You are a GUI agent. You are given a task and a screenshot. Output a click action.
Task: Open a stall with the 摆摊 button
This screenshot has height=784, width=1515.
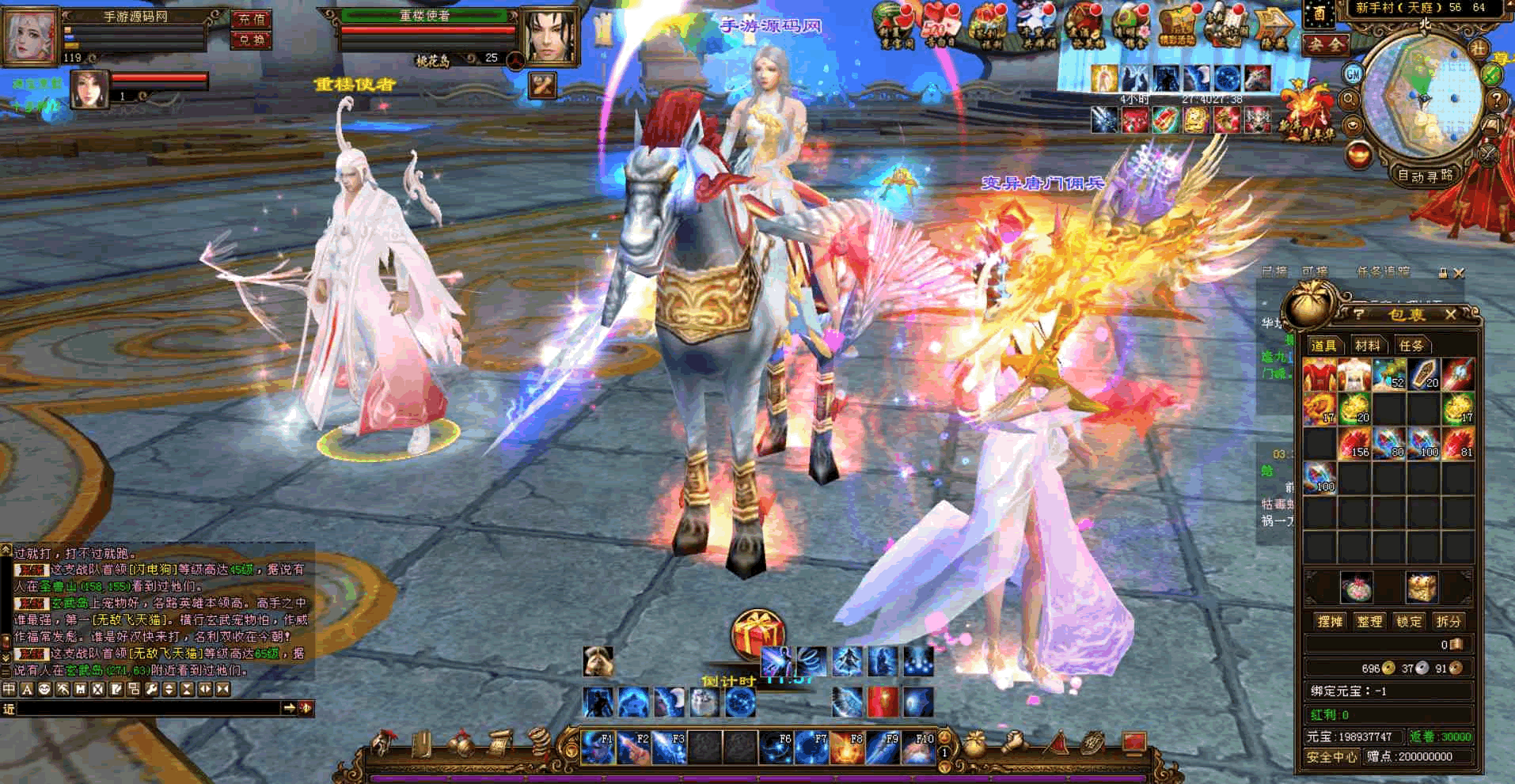click(x=1330, y=621)
